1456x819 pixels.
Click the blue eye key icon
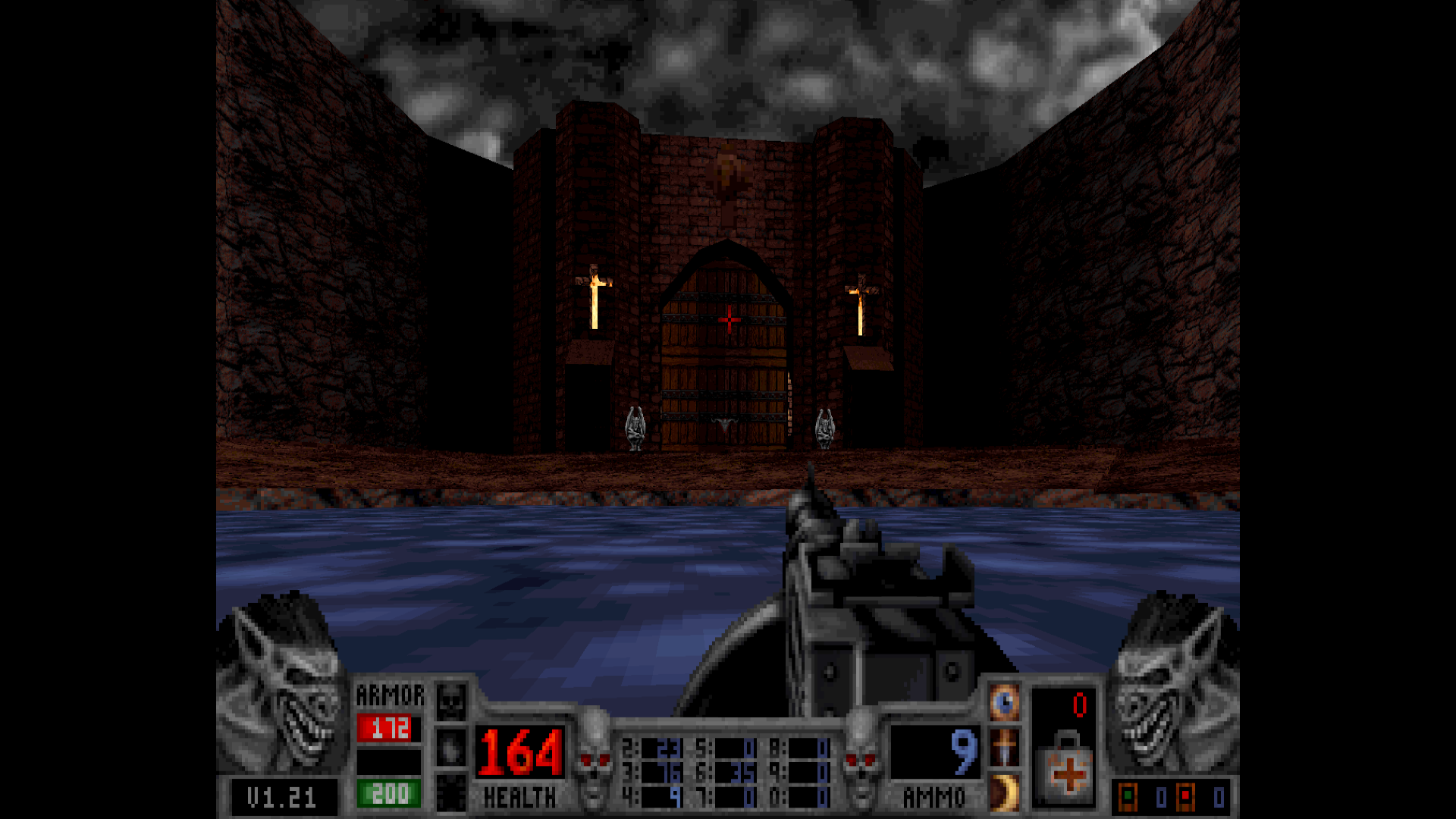(x=1004, y=703)
